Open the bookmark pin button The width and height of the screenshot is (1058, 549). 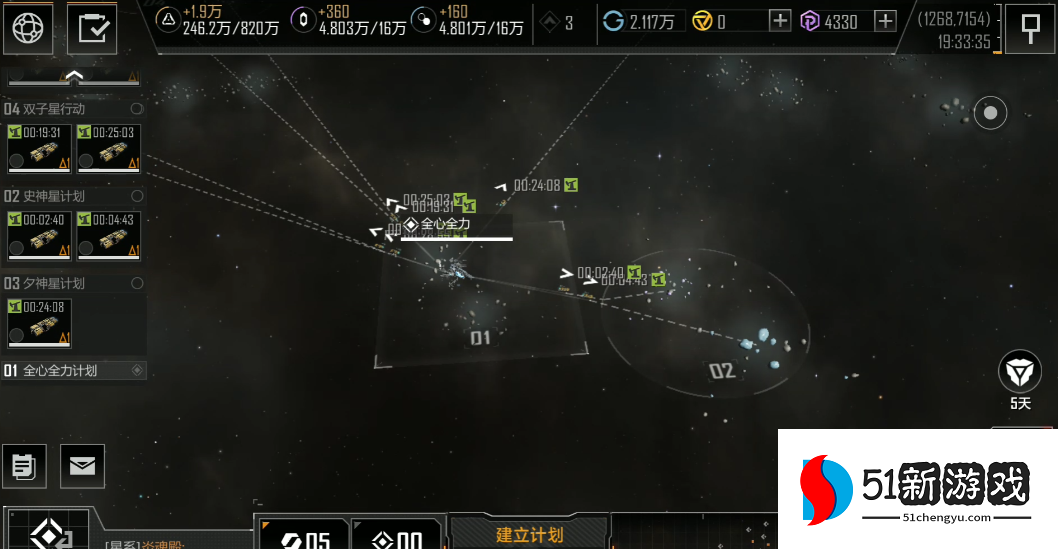click(1029, 29)
